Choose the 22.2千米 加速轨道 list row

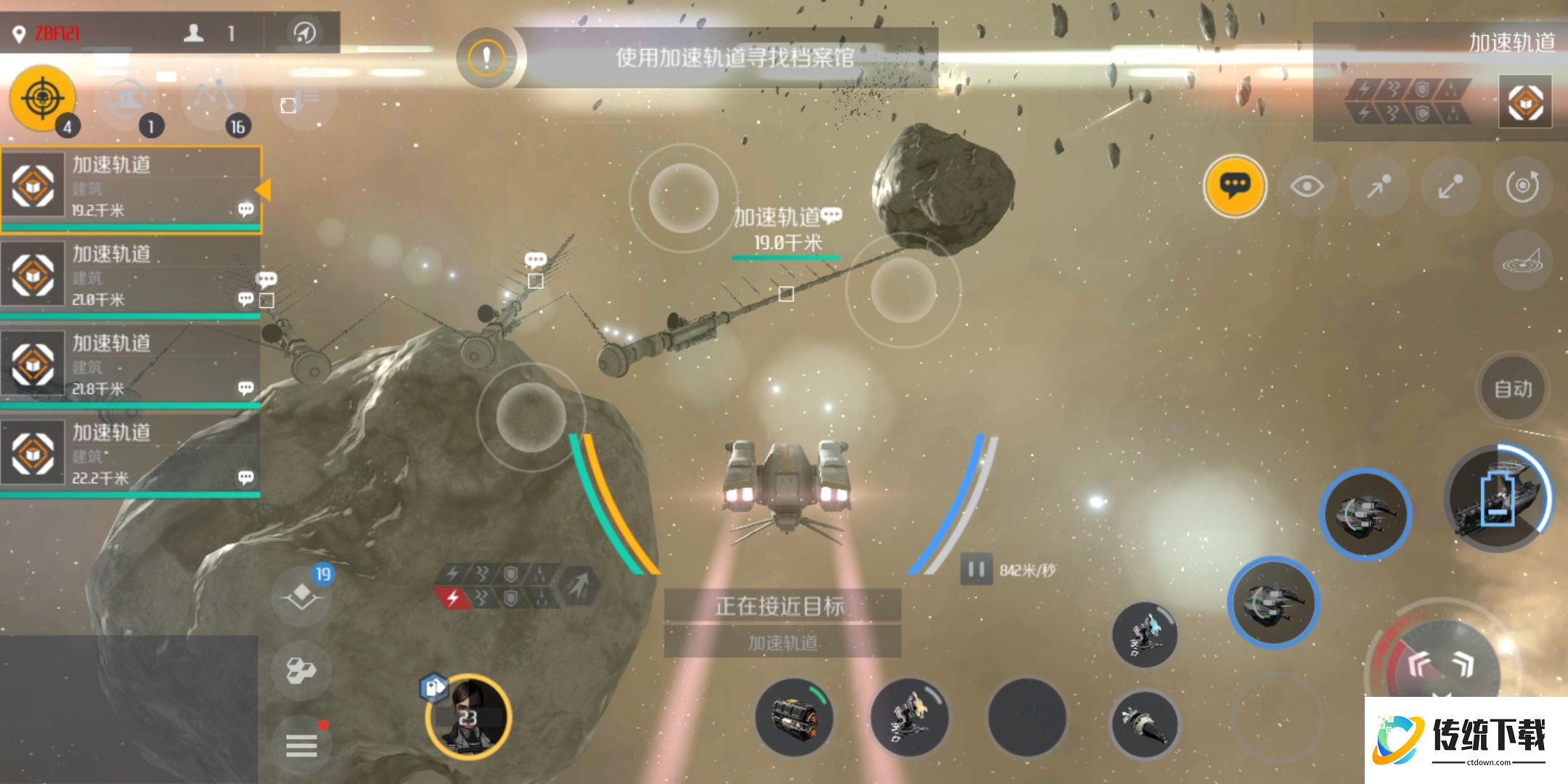click(131, 454)
